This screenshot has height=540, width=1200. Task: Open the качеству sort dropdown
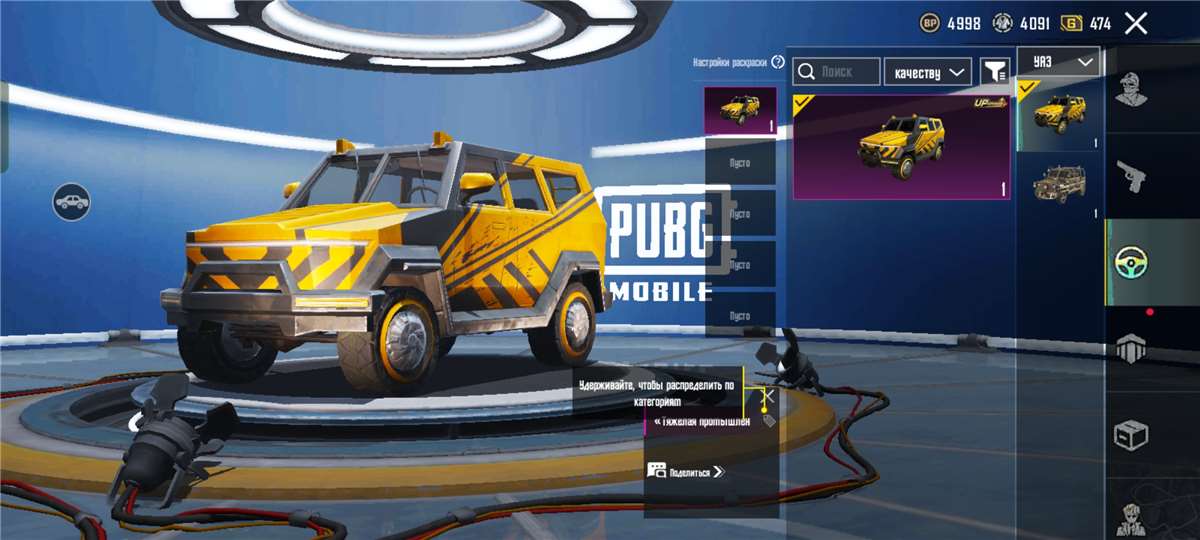tap(927, 72)
